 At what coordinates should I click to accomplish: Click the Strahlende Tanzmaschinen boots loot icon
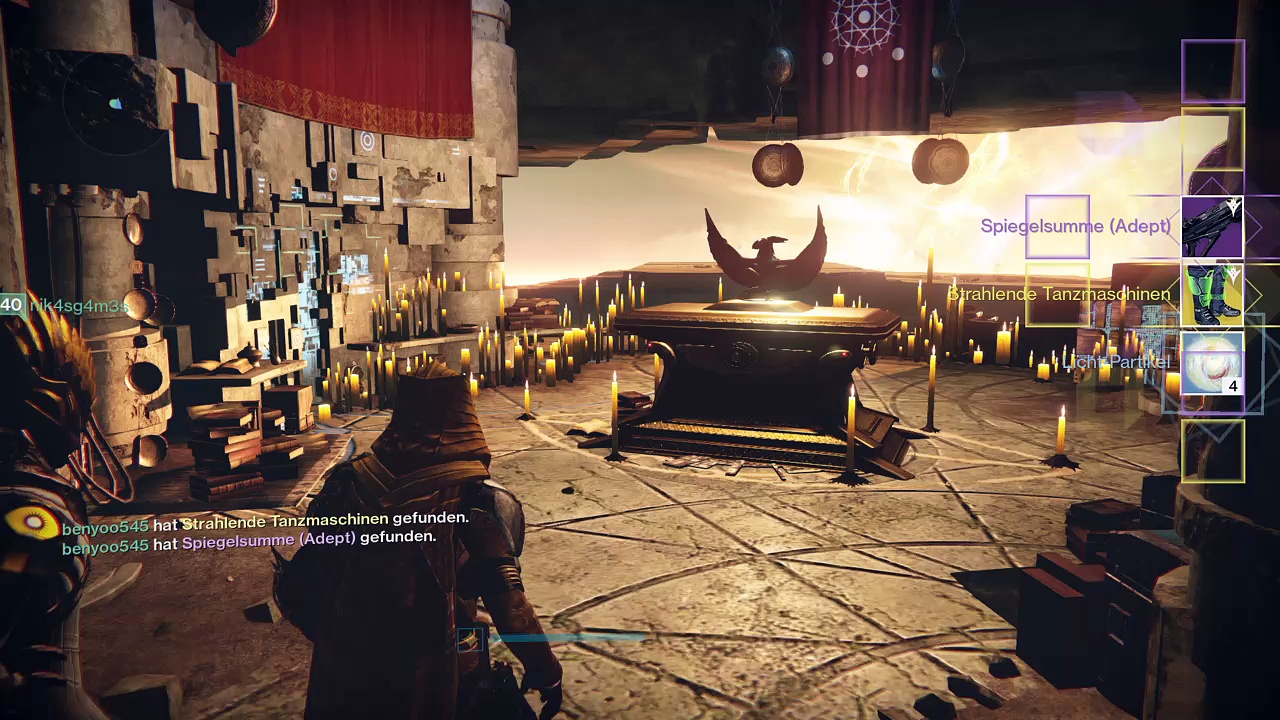tap(1212, 294)
